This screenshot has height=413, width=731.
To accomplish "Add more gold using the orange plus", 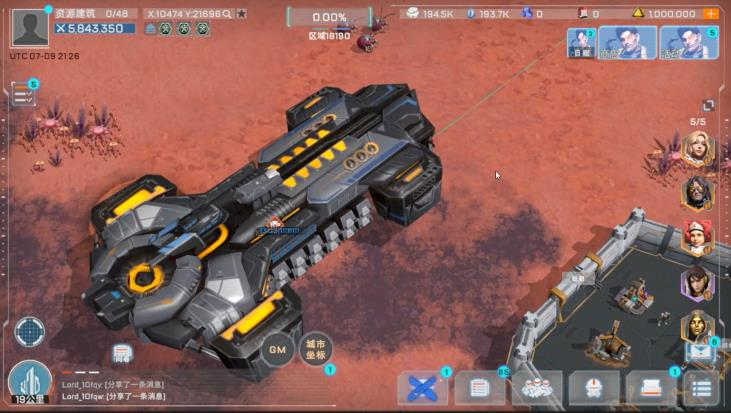I will pyautogui.click(x=710, y=14).
